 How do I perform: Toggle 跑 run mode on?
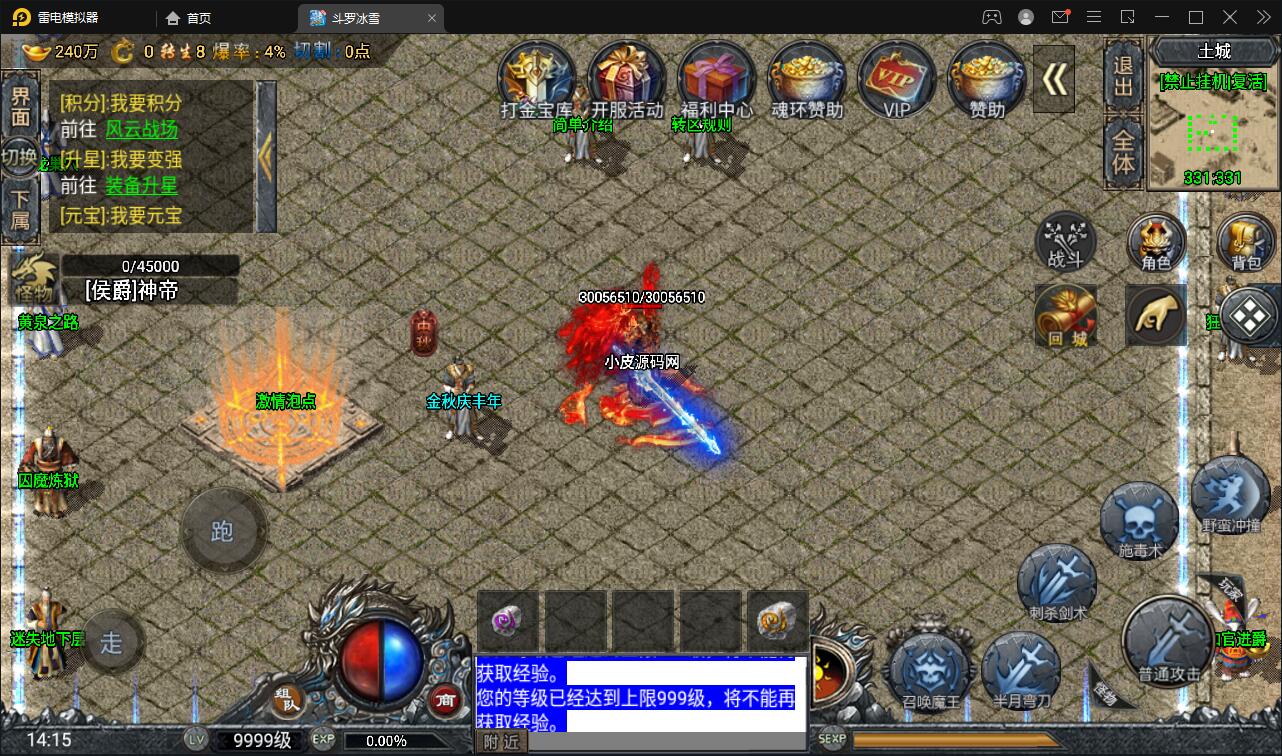coord(223,531)
